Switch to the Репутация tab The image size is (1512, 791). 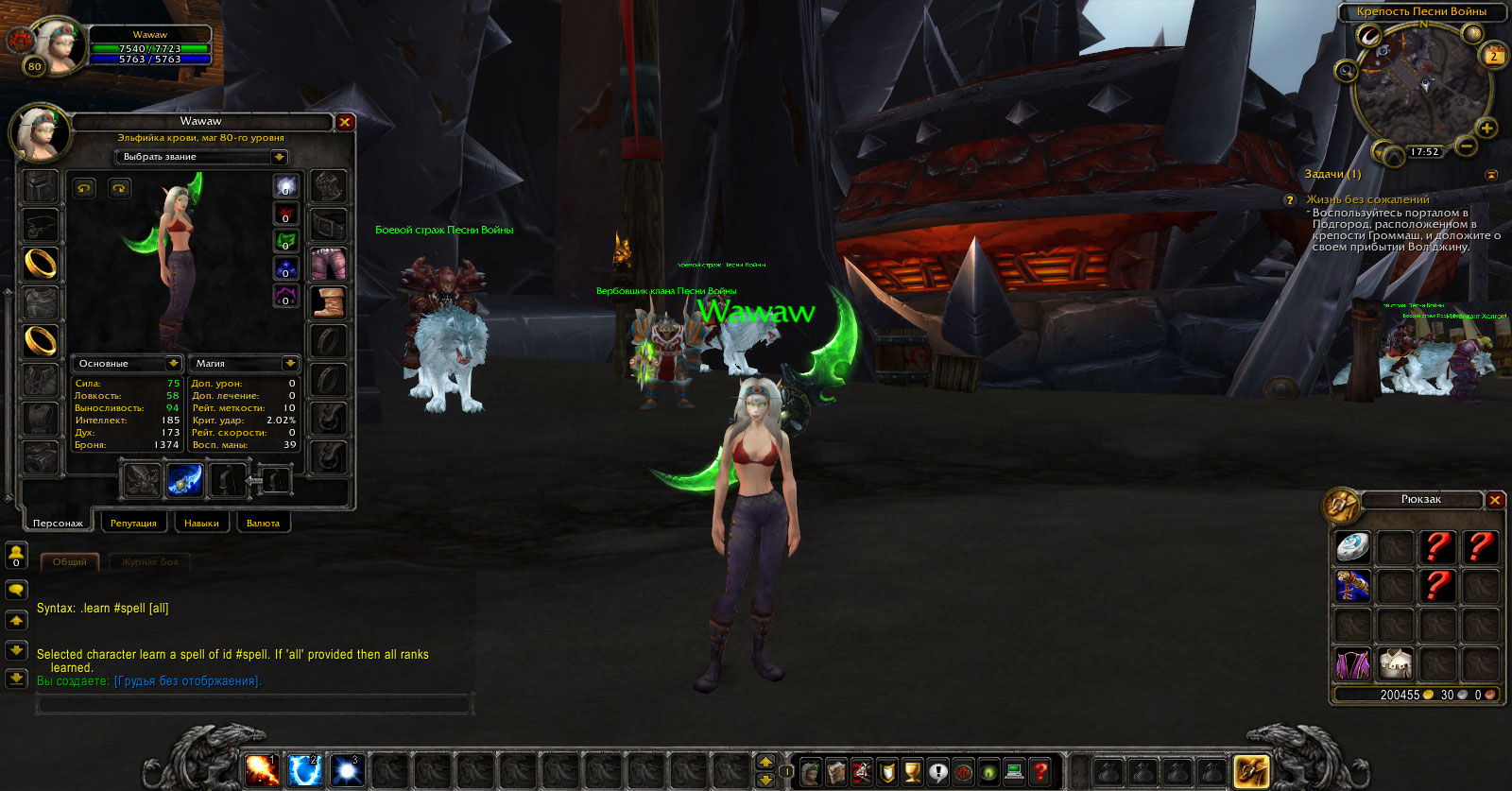[x=133, y=523]
